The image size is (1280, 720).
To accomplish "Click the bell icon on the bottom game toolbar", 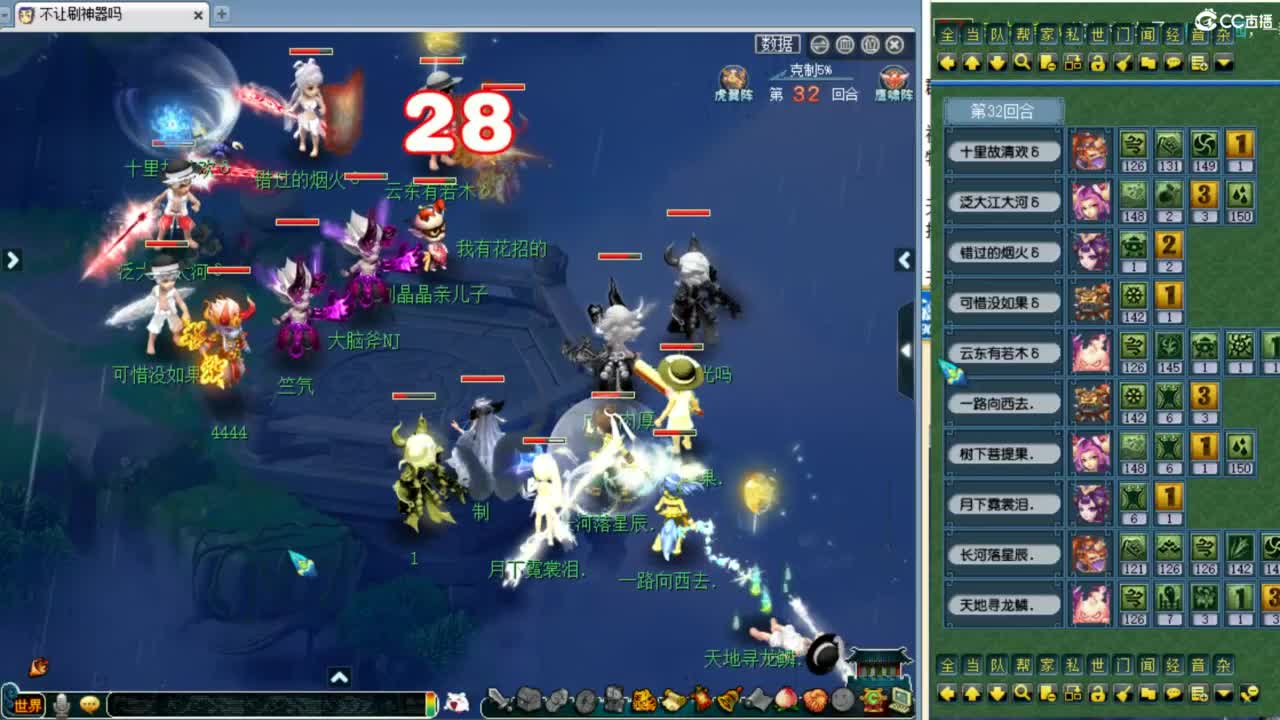I will point(727,699).
